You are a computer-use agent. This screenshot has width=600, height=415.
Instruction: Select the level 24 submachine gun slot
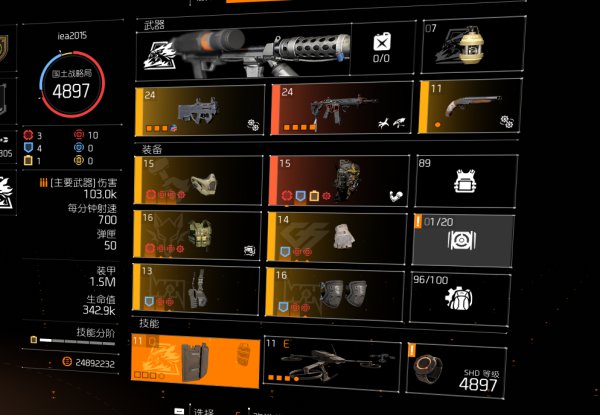(x=199, y=111)
